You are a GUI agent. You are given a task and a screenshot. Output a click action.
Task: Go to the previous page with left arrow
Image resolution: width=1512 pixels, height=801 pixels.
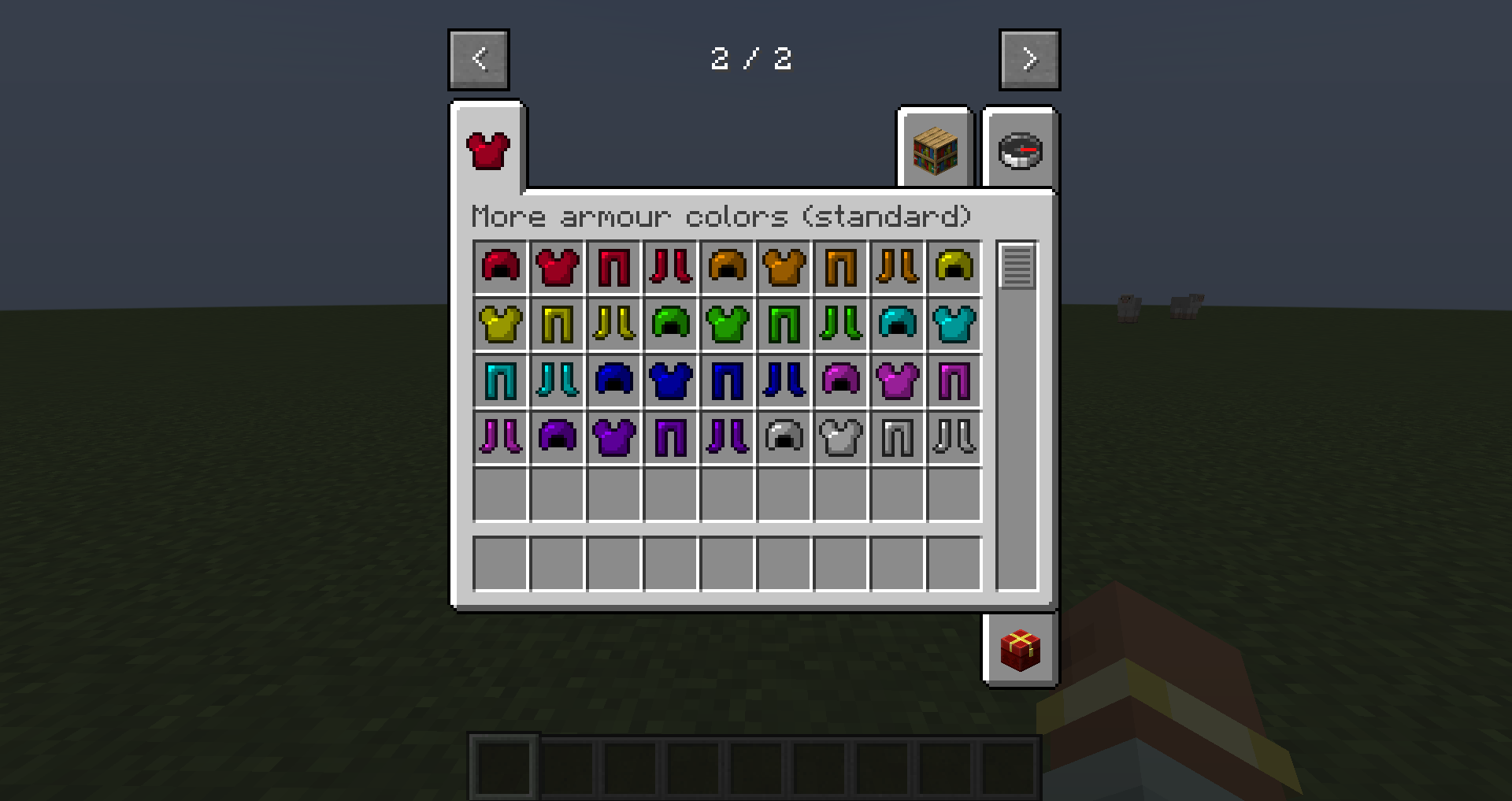point(478,58)
